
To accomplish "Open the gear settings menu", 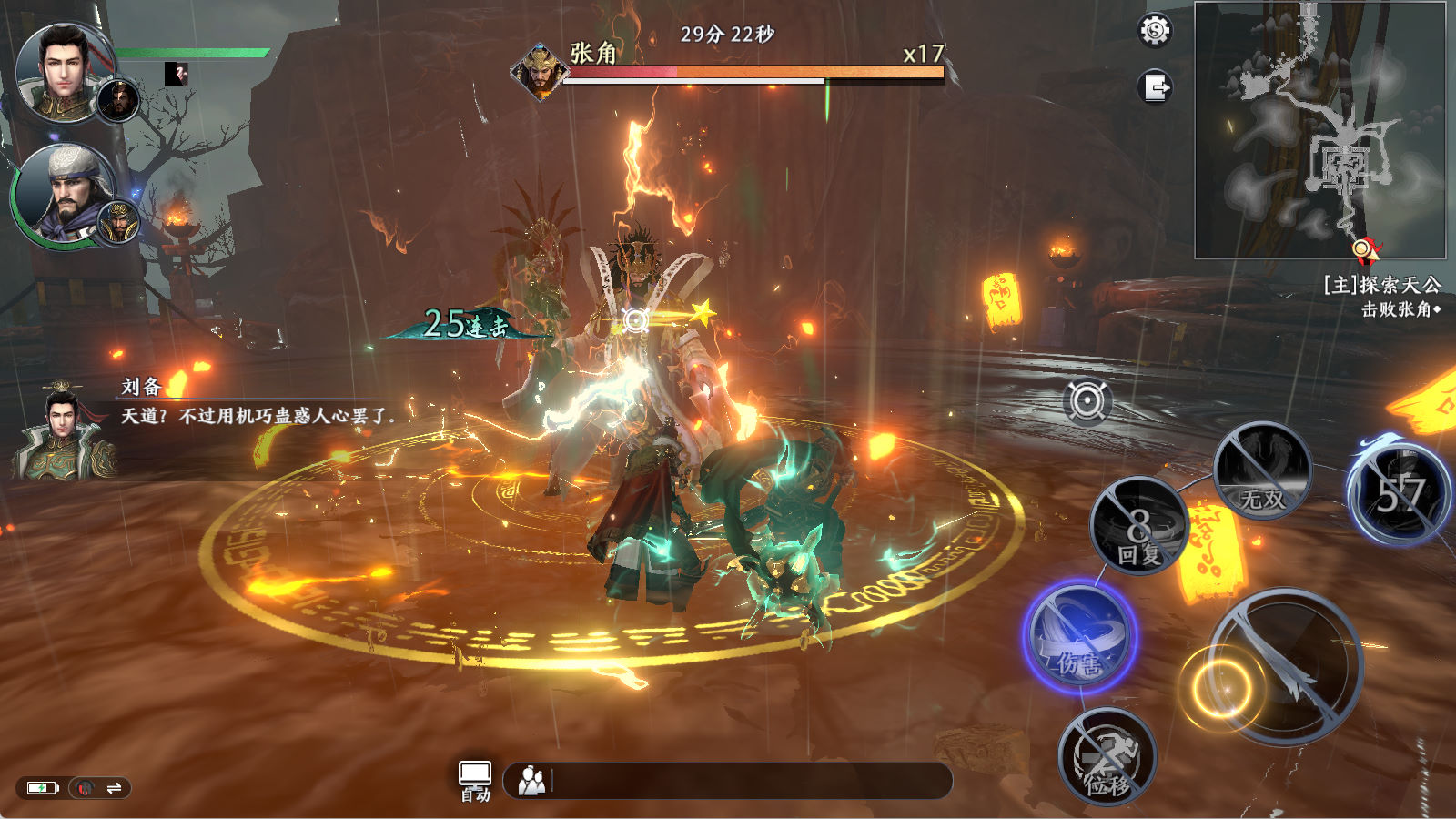I will coord(1155,31).
